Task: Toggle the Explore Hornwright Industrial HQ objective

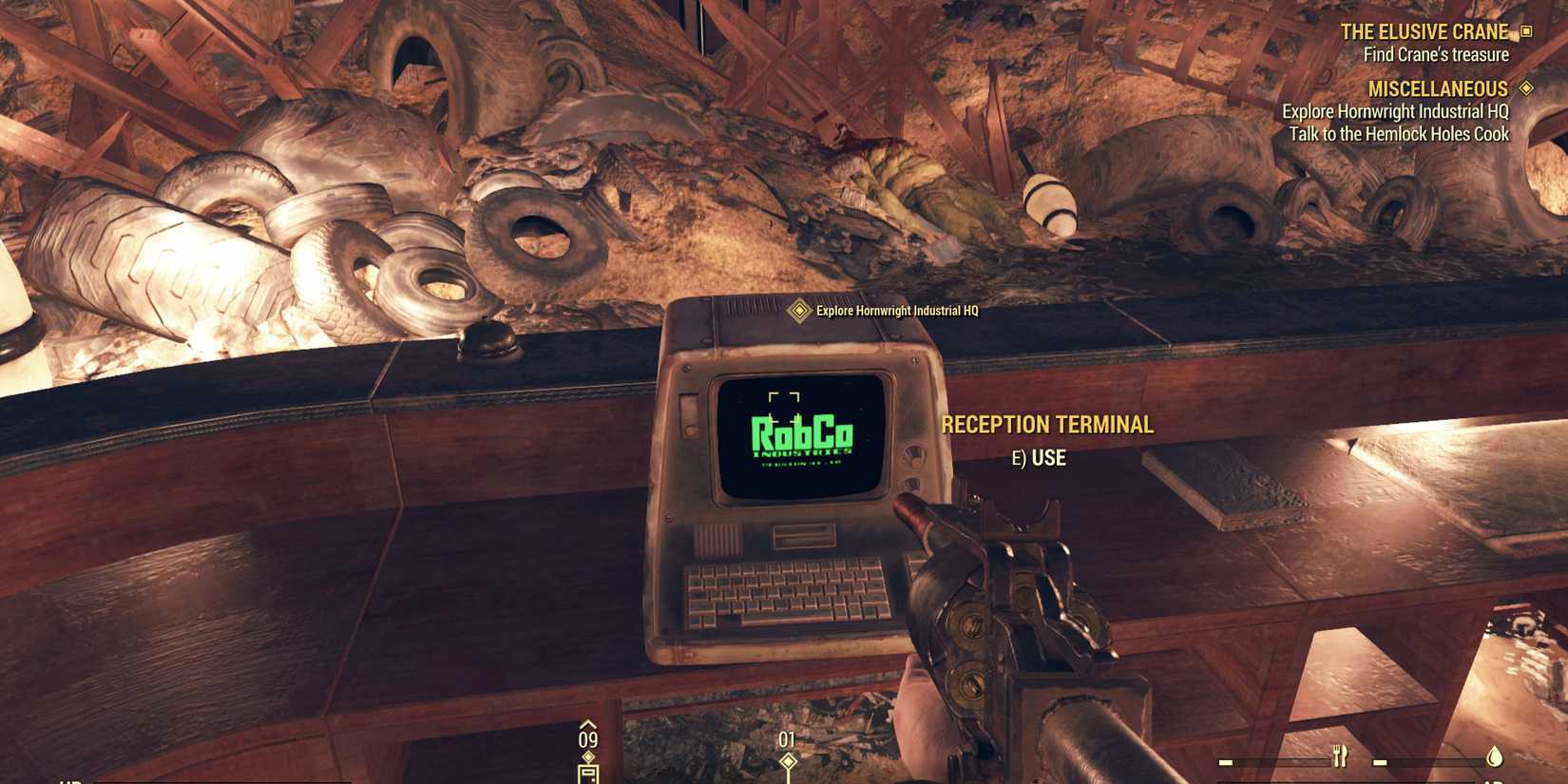Action: pos(1399,110)
